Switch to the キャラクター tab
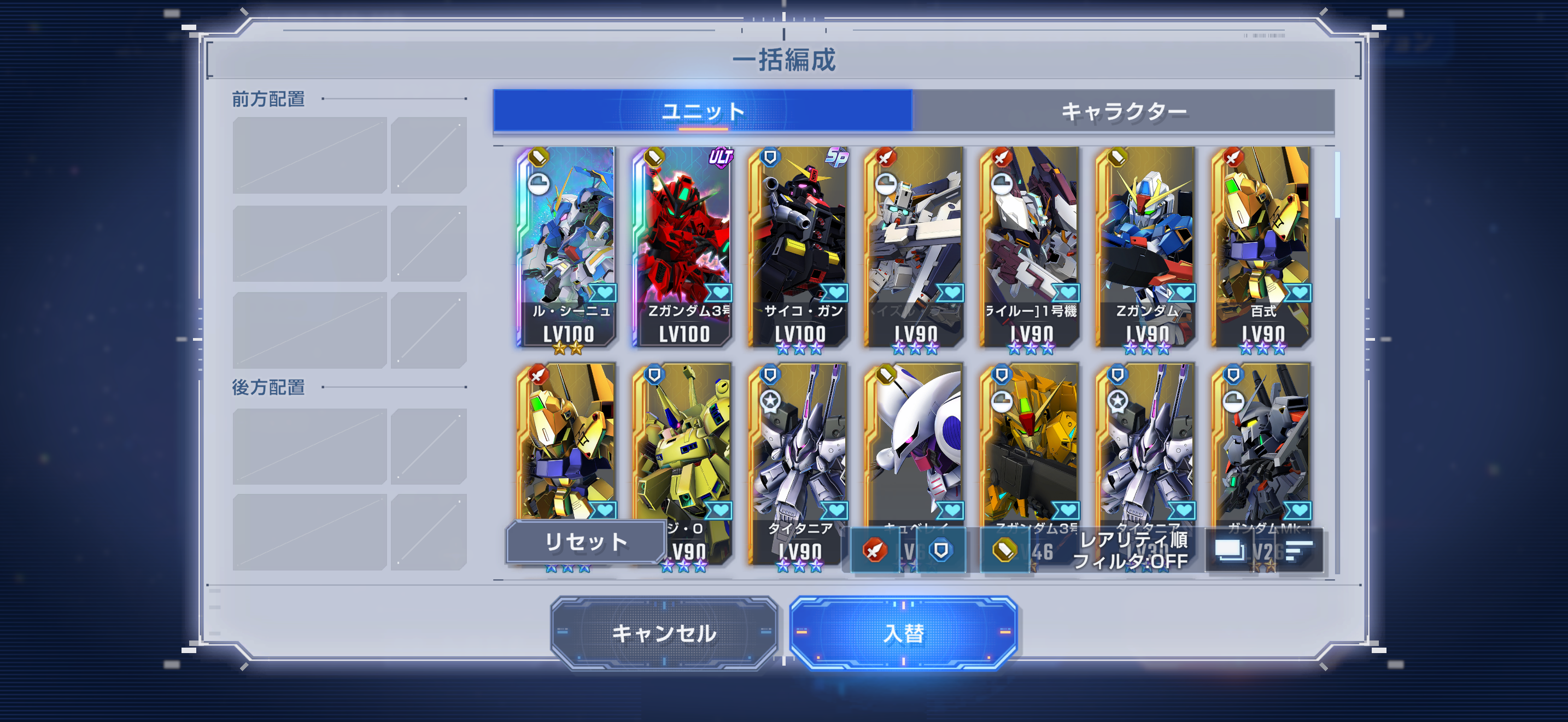This screenshot has width=1568, height=722. pyautogui.click(x=1123, y=111)
